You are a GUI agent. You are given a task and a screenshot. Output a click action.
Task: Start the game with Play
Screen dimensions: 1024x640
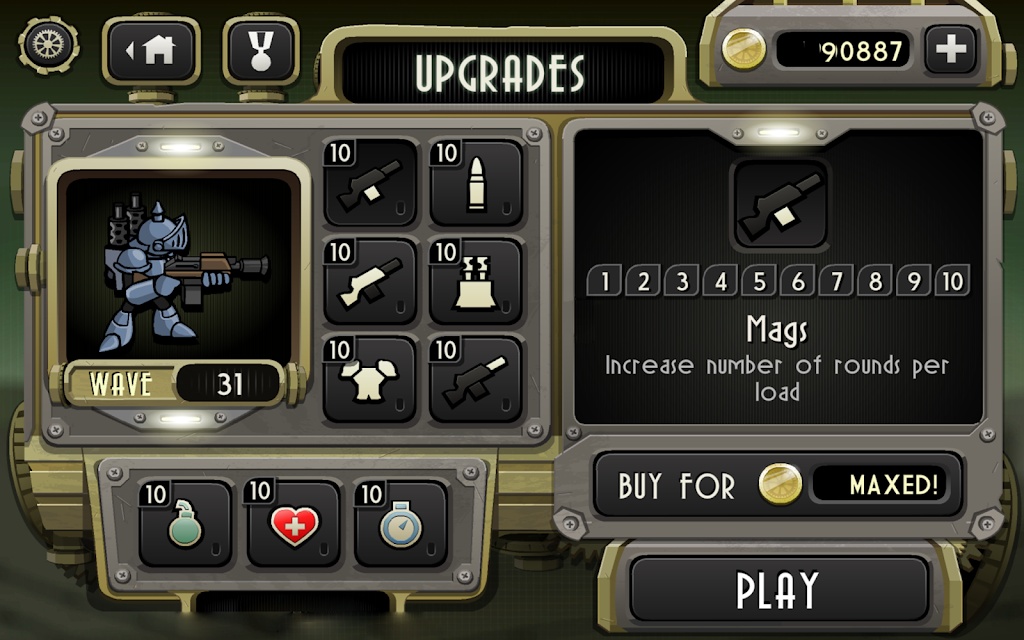point(779,590)
